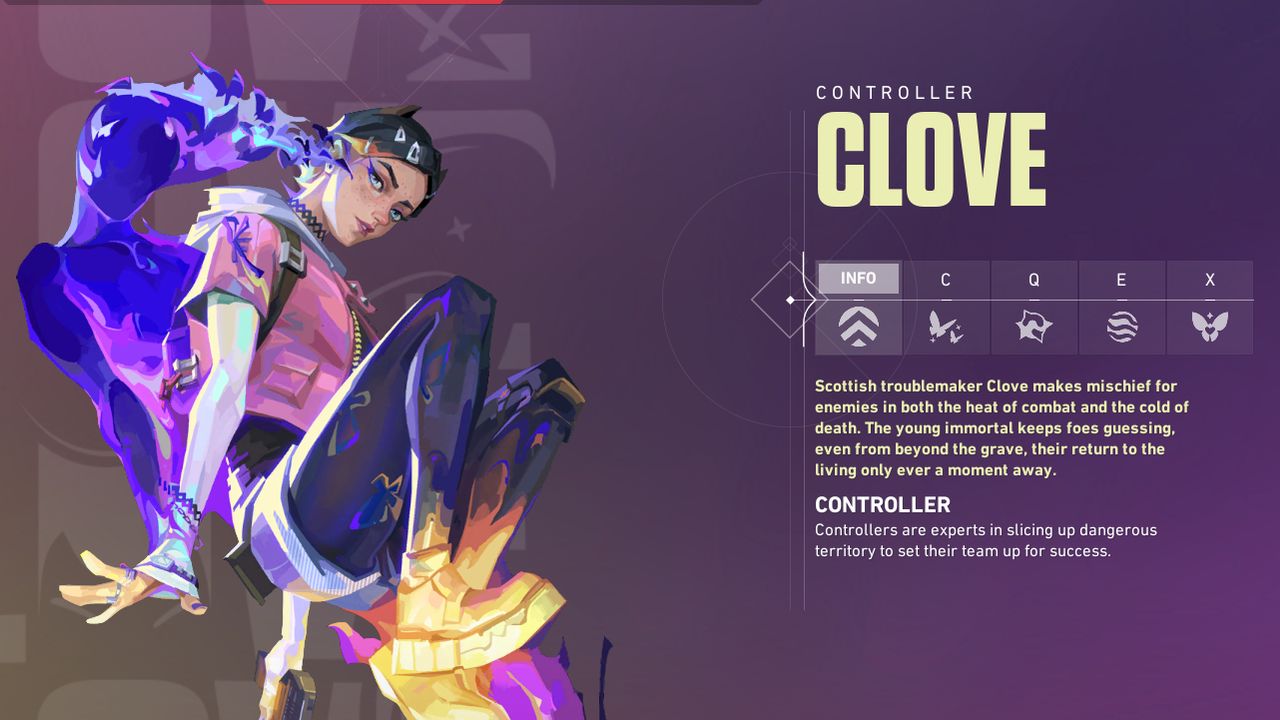1280x720 pixels.
Task: View Clove's E smoke ability
Action: click(x=1122, y=308)
